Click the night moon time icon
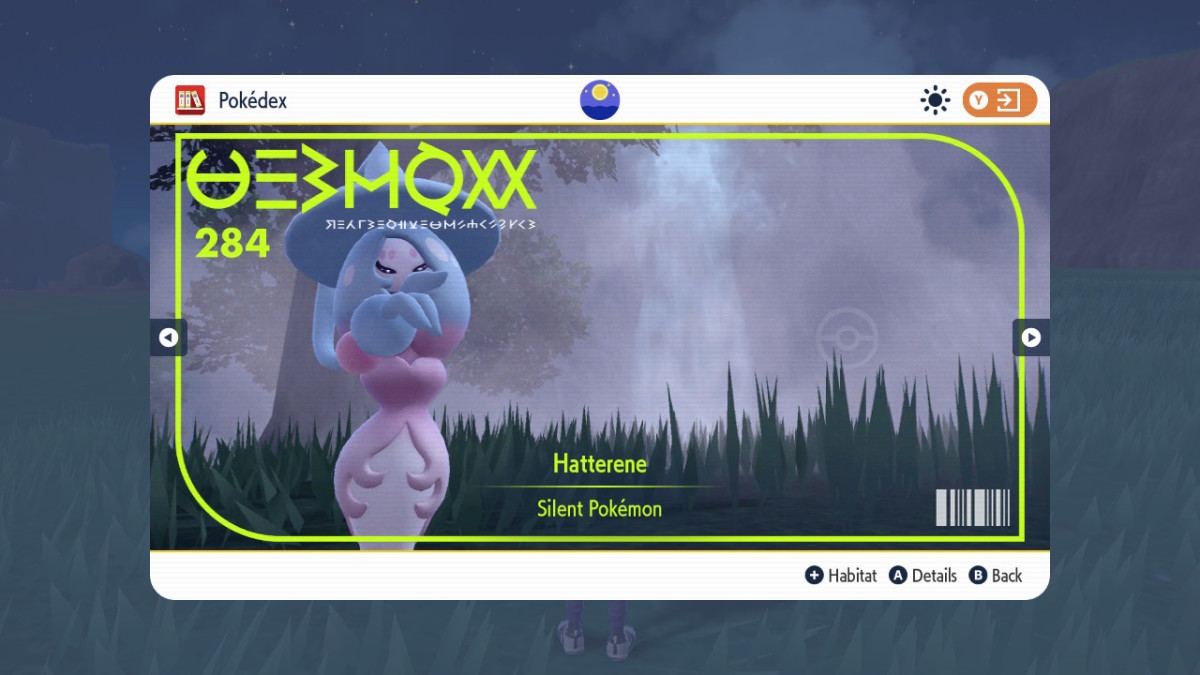This screenshot has height=675, width=1200. [600, 100]
